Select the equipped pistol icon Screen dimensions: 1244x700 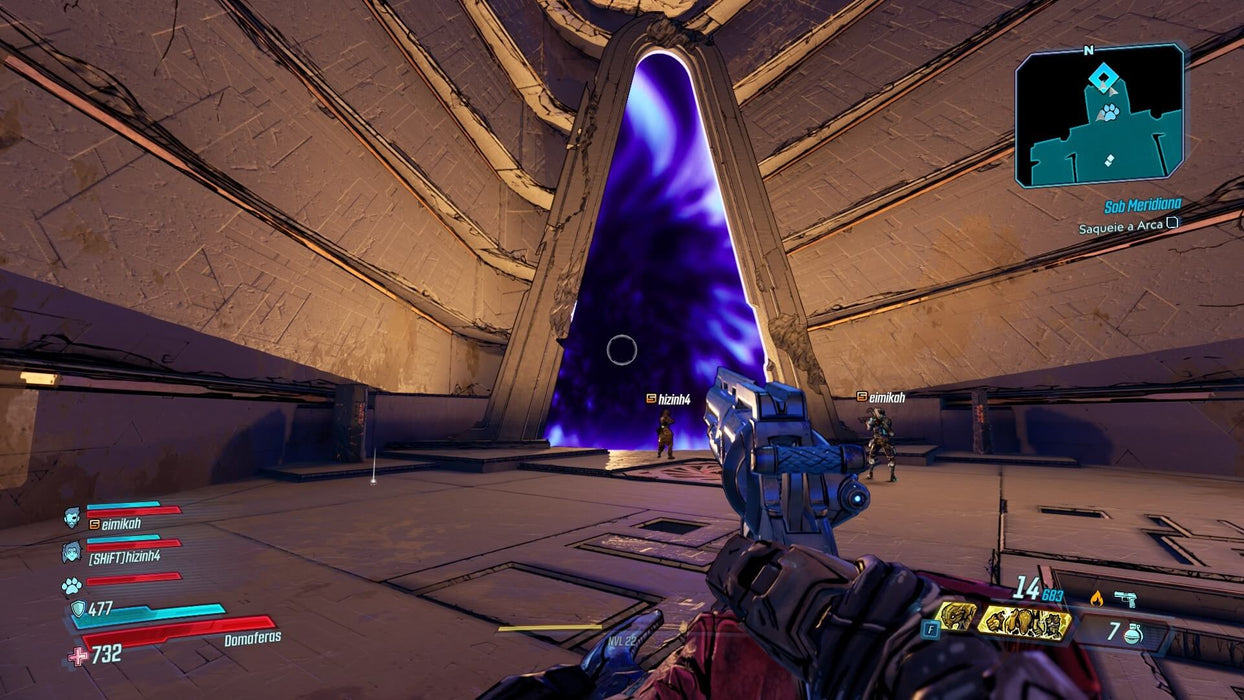click(1125, 598)
